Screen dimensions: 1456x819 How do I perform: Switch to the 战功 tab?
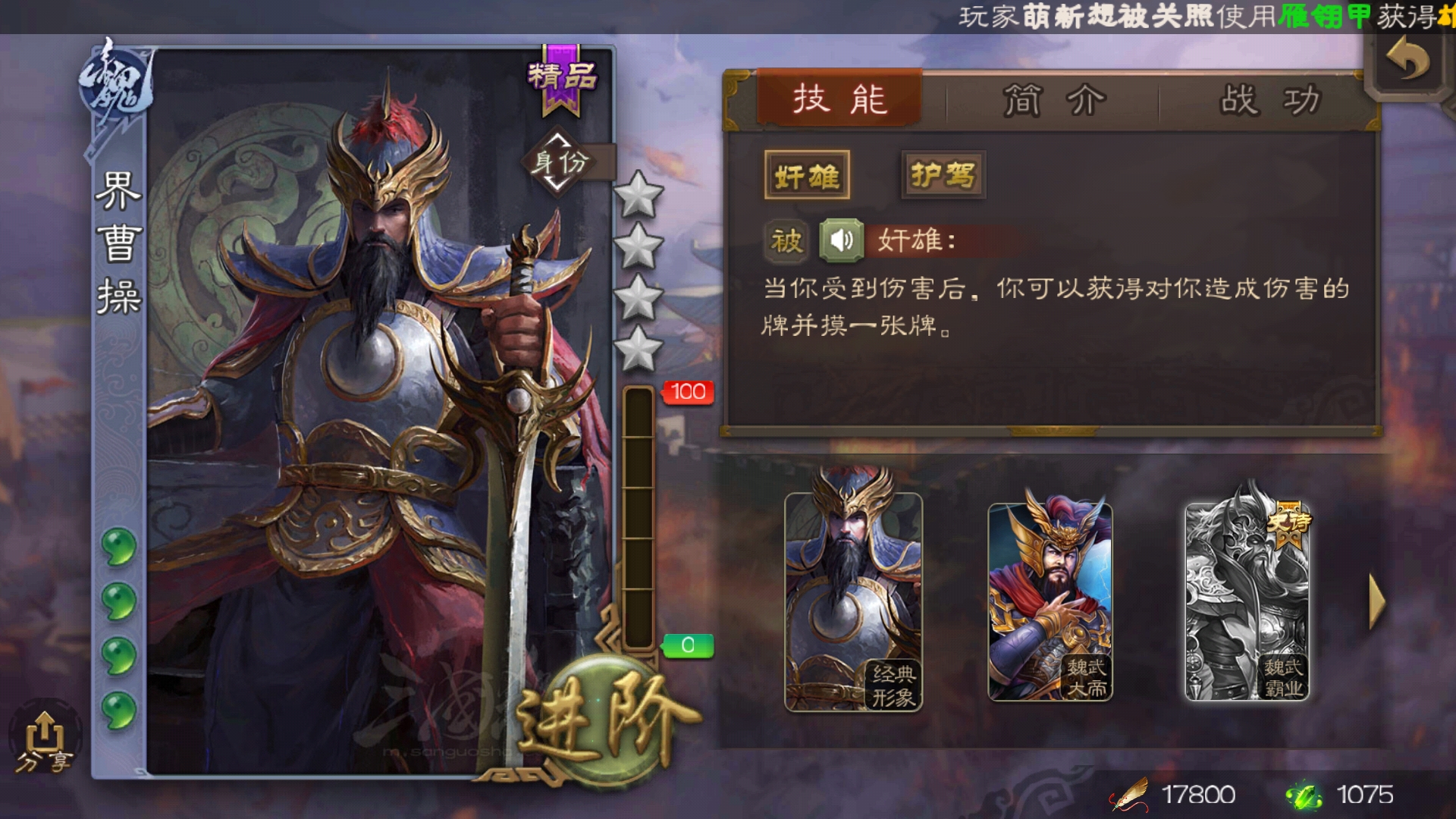coord(1269,98)
